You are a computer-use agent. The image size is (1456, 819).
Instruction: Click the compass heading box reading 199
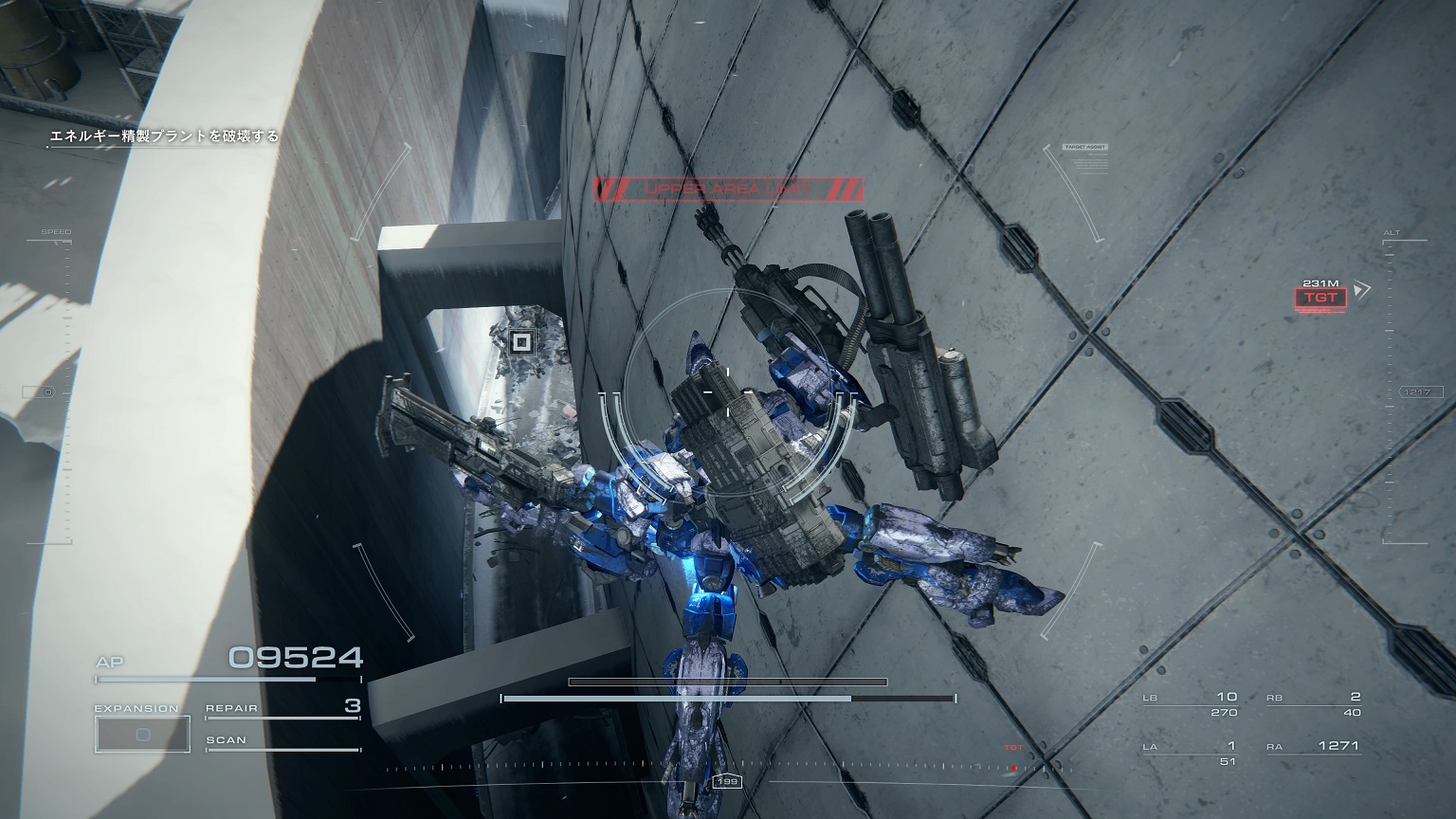click(x=727, y=782)
